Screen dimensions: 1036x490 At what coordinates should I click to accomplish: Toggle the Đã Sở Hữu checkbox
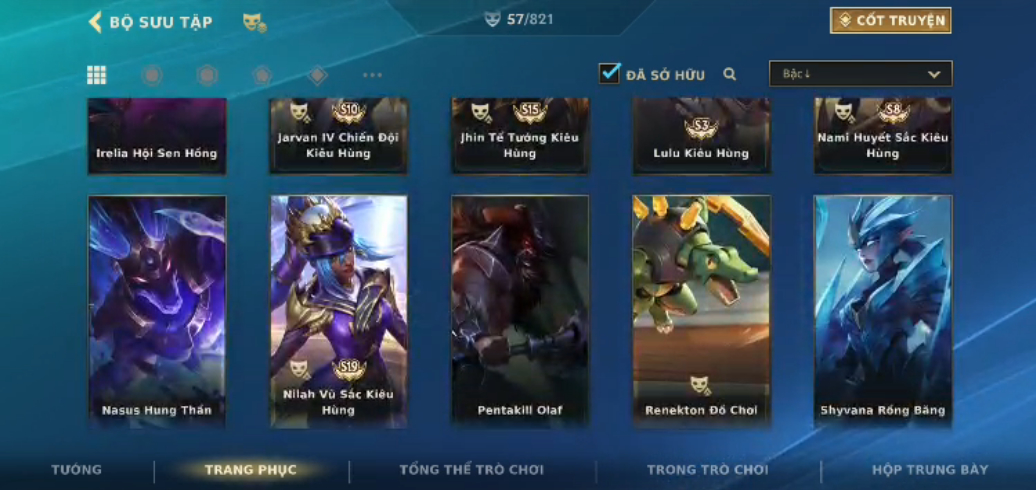click(x=610, y=73)
